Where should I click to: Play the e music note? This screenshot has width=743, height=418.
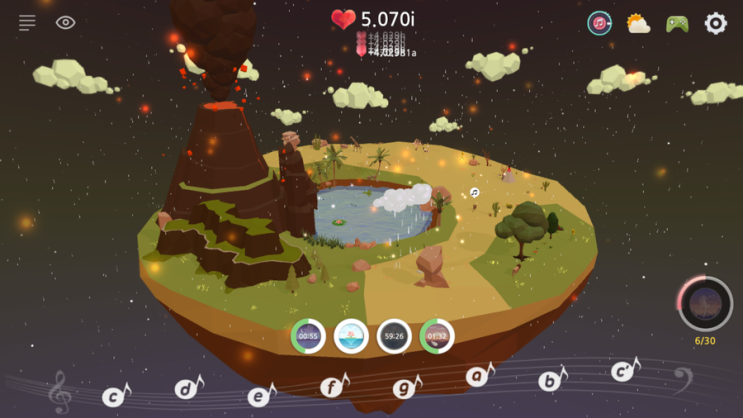(x=260, y=396)
